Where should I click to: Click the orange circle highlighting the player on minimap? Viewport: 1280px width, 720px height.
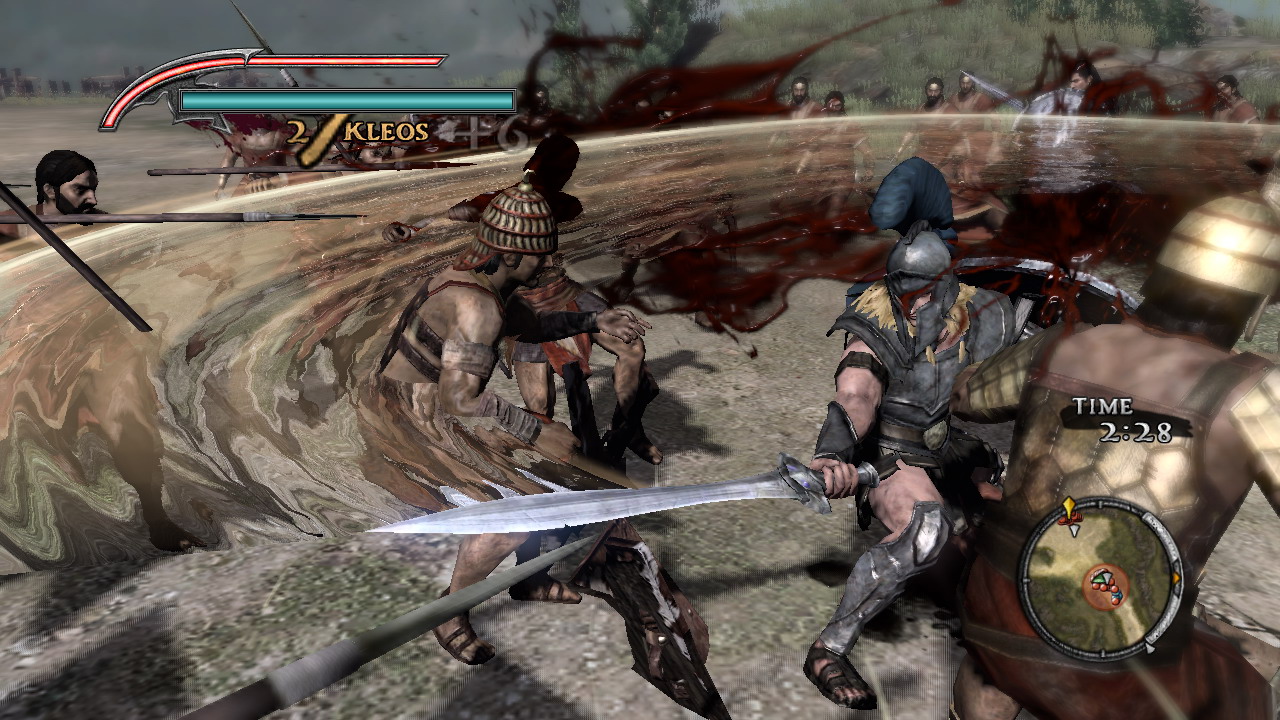[x=1107, y=585]
